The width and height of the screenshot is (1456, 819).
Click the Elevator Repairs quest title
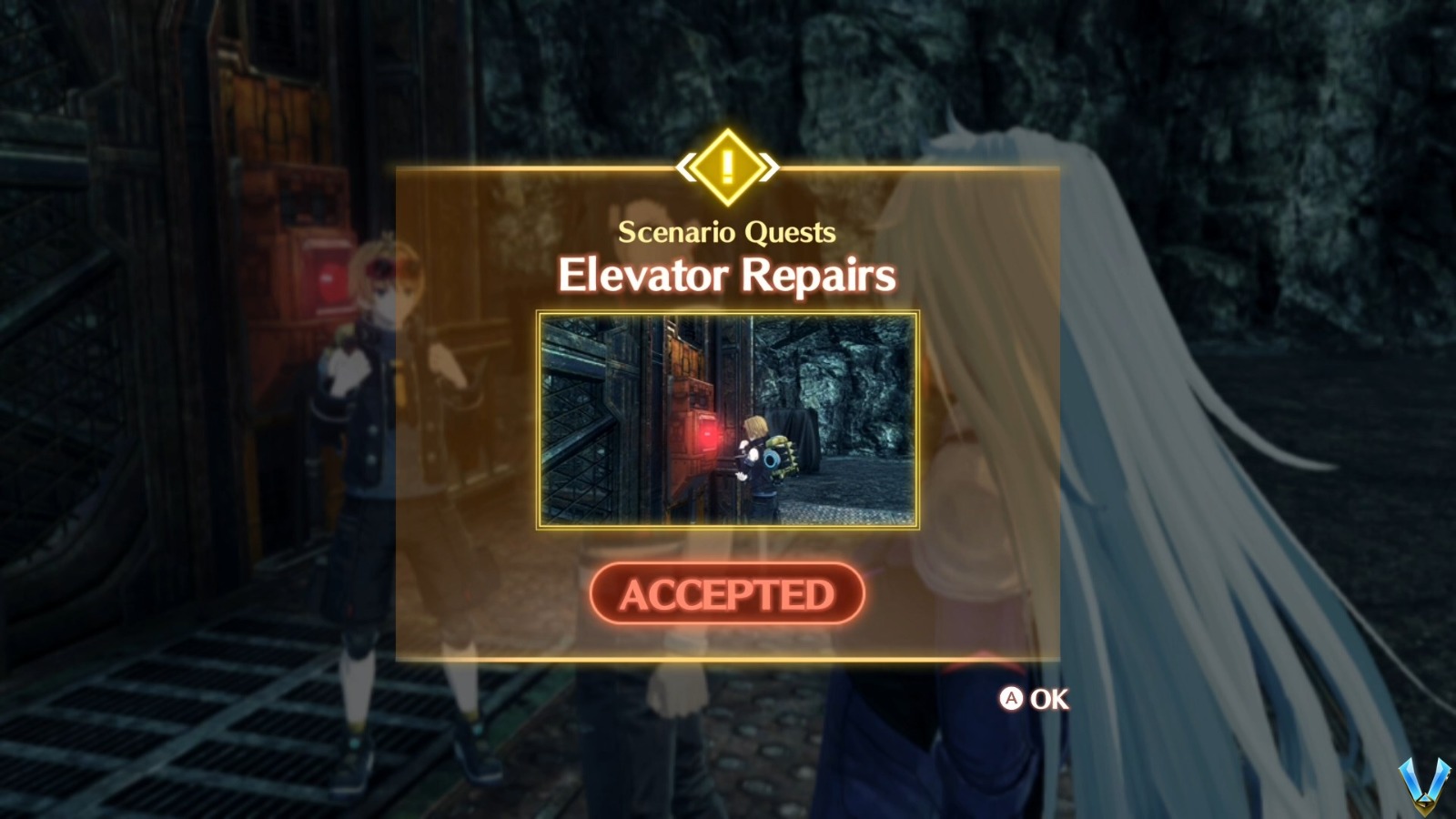click(x=725, y=276)
